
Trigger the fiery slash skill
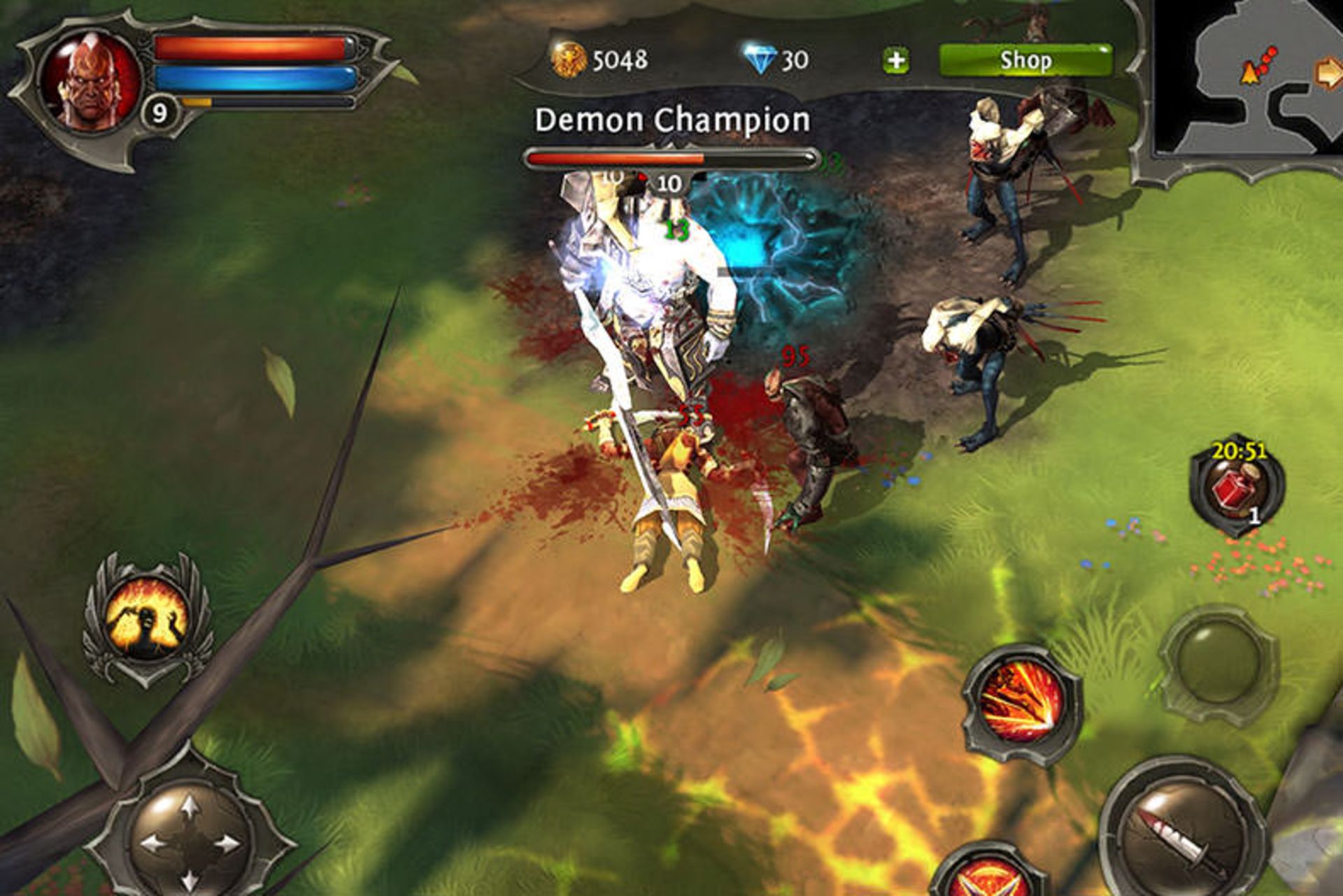tap(1021, 702)
